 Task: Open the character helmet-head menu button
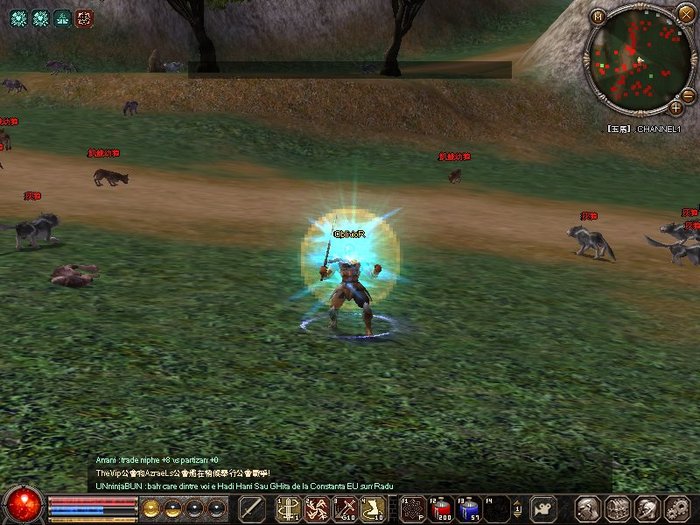pos(589,508)
